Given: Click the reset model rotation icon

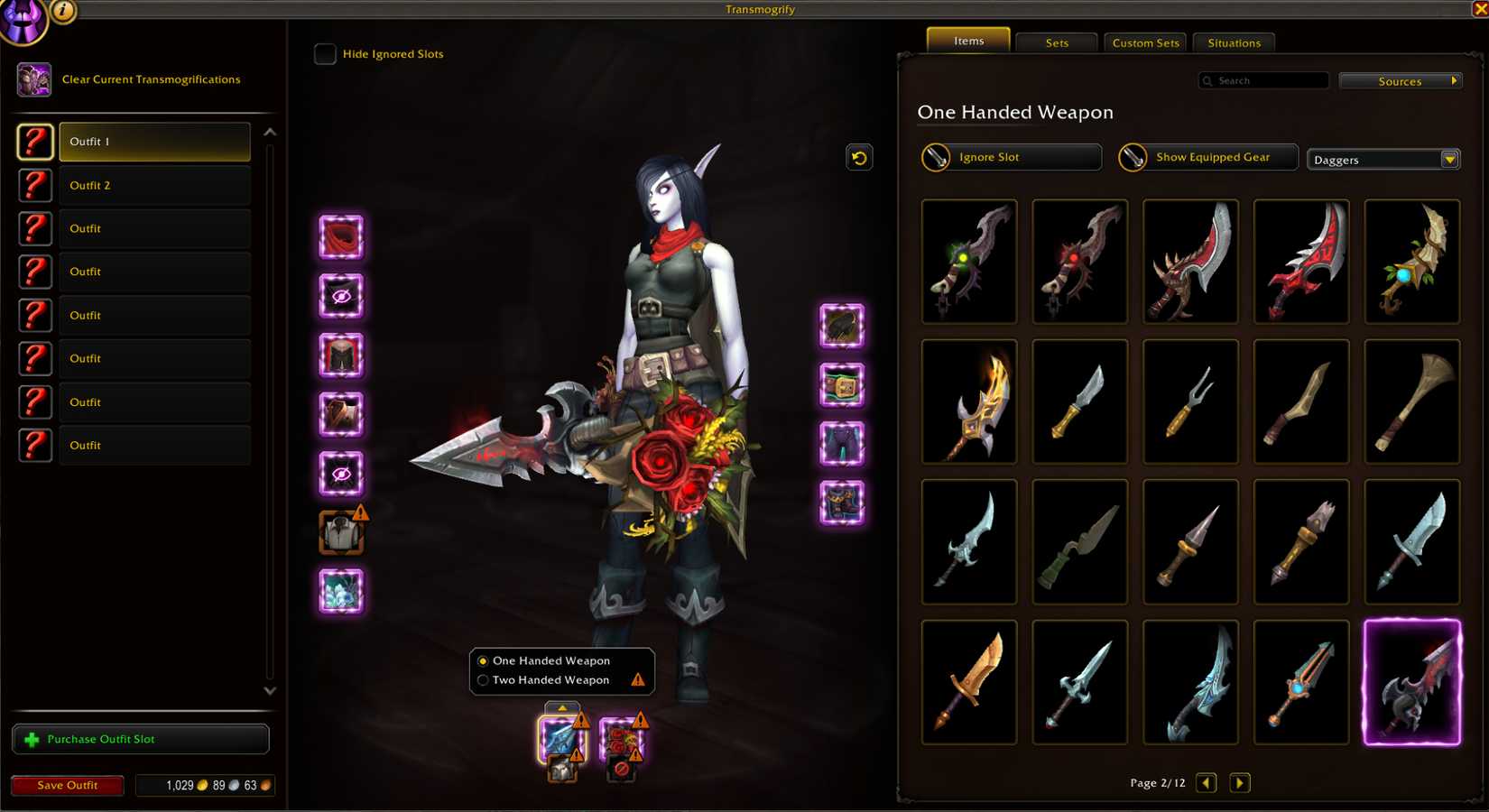Looking at the screenshot, I should click(x=858, y=157).
